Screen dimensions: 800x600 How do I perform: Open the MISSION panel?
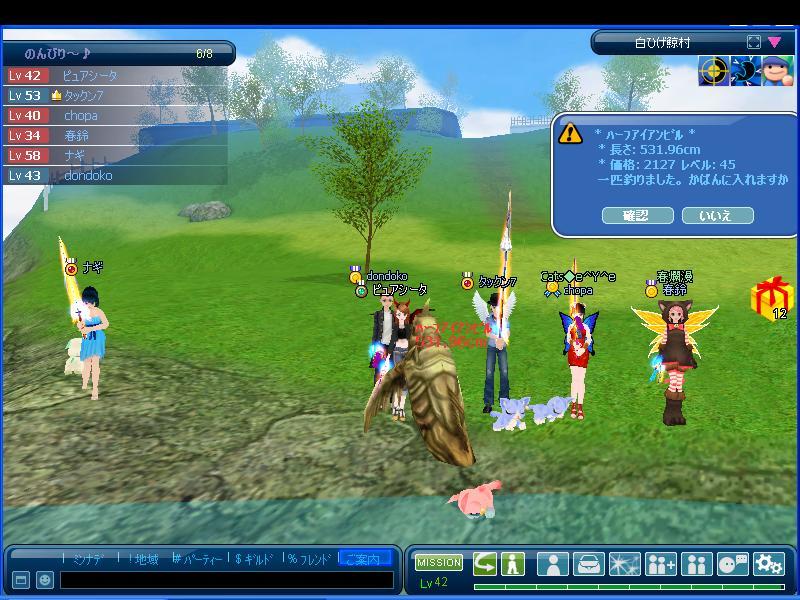pyautogui.click(x=439, y=563)
